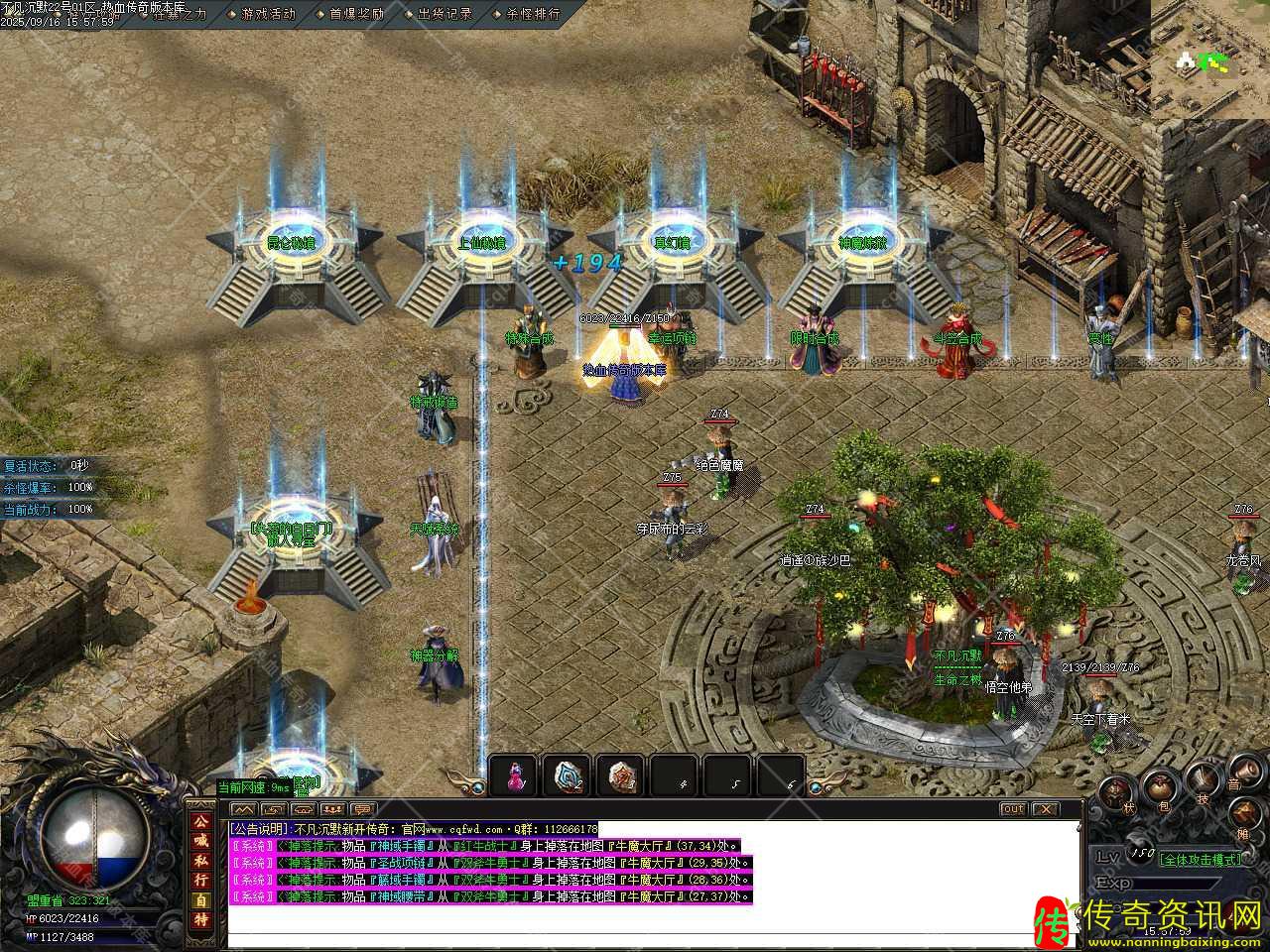
Task: Open the 技 skills panel
Action: point(1205,783)
